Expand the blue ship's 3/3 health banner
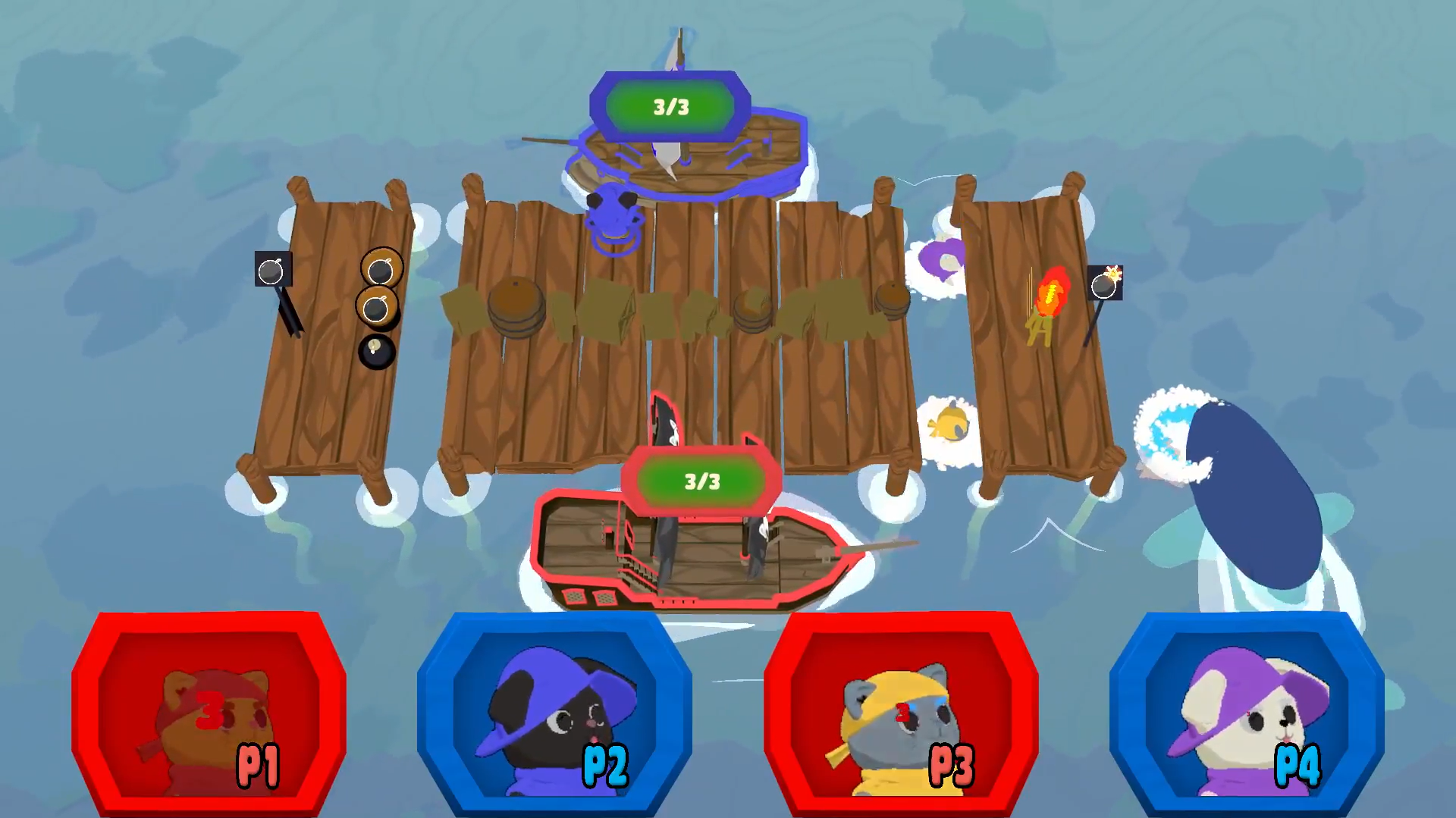This screenshot has height=818, width=1456. click(x=670, y=106)
